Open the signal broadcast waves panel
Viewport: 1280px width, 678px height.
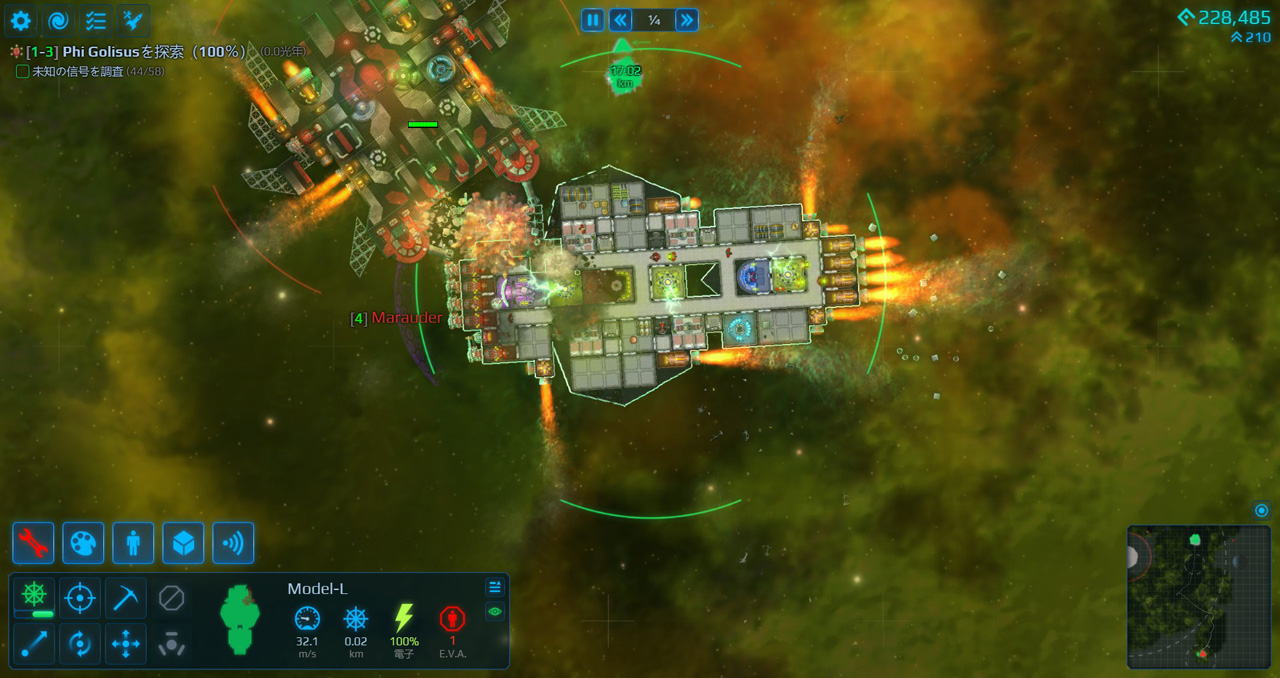(x=233, y=543)
